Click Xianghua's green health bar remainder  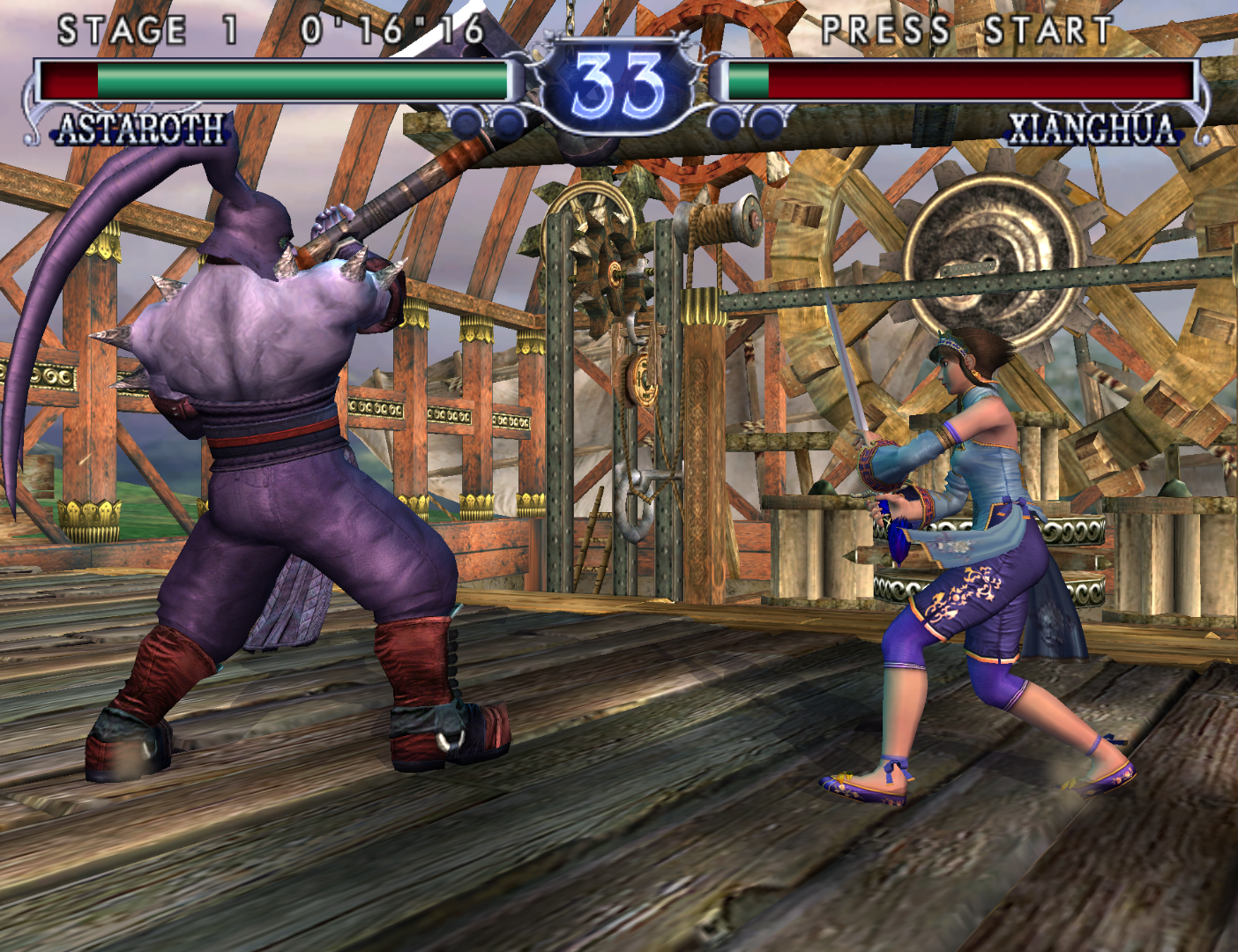750,79
